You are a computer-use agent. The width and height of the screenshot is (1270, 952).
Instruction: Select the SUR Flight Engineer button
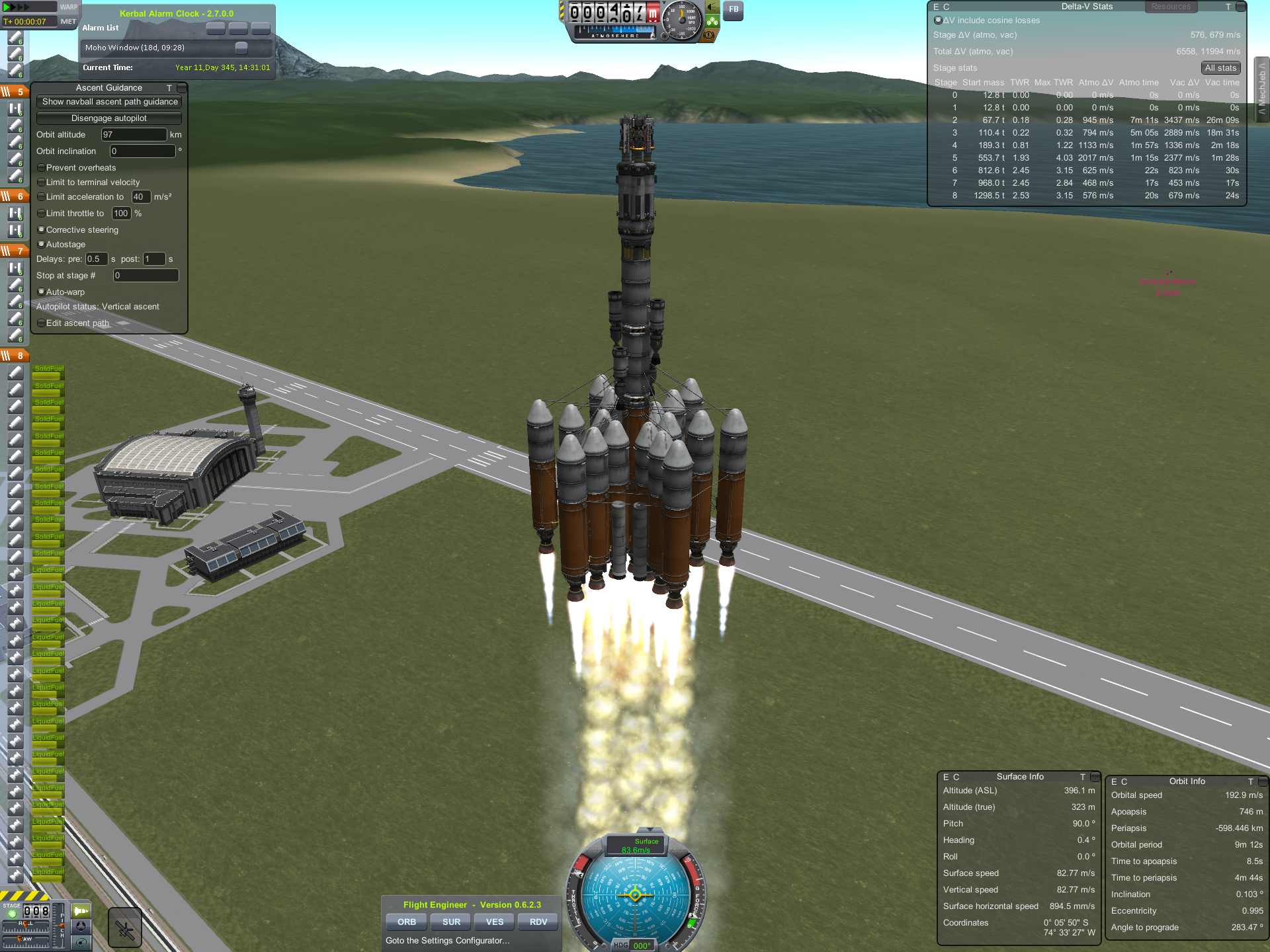(451, 922)
